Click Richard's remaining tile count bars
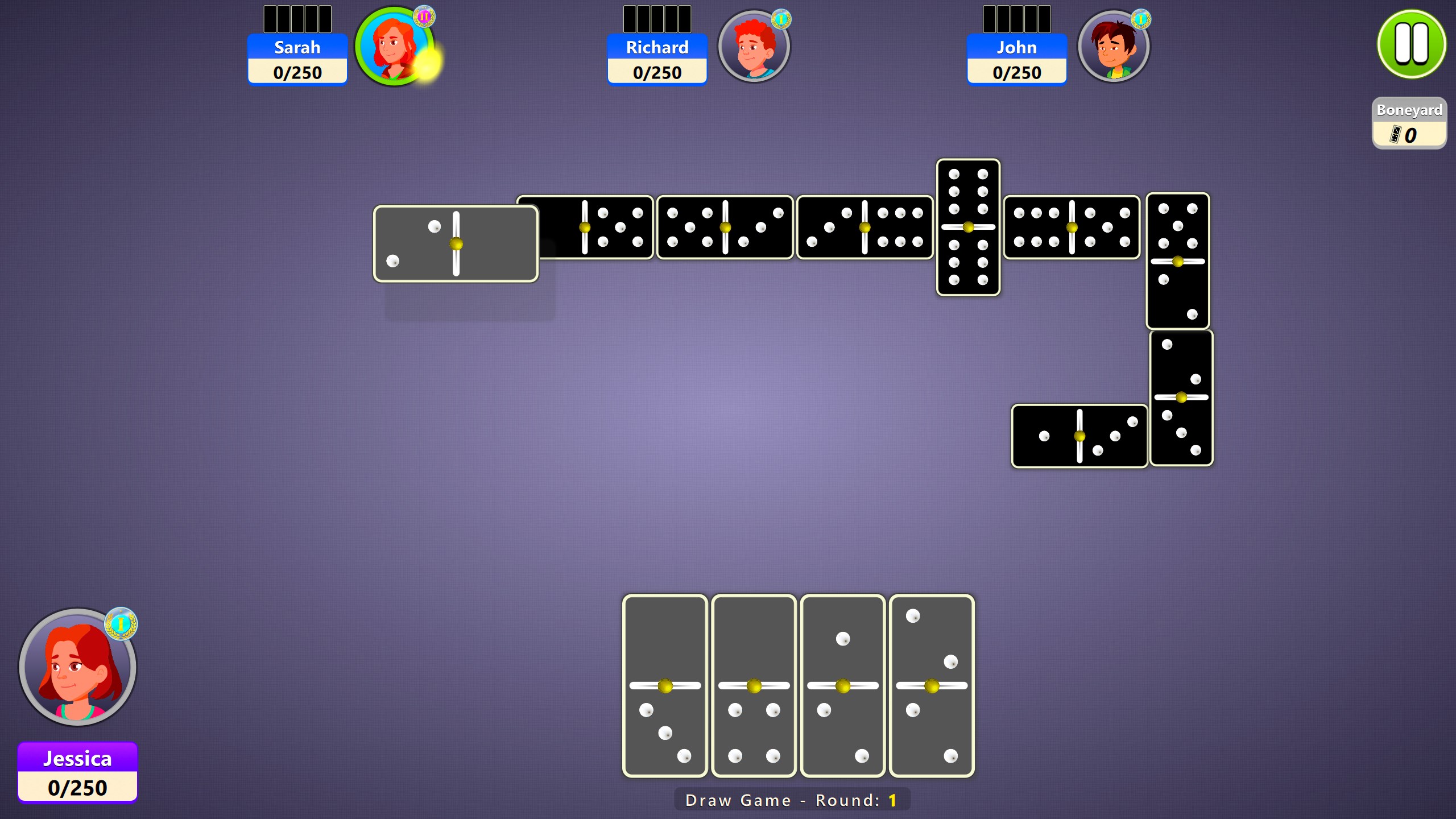 coord(657,18)
